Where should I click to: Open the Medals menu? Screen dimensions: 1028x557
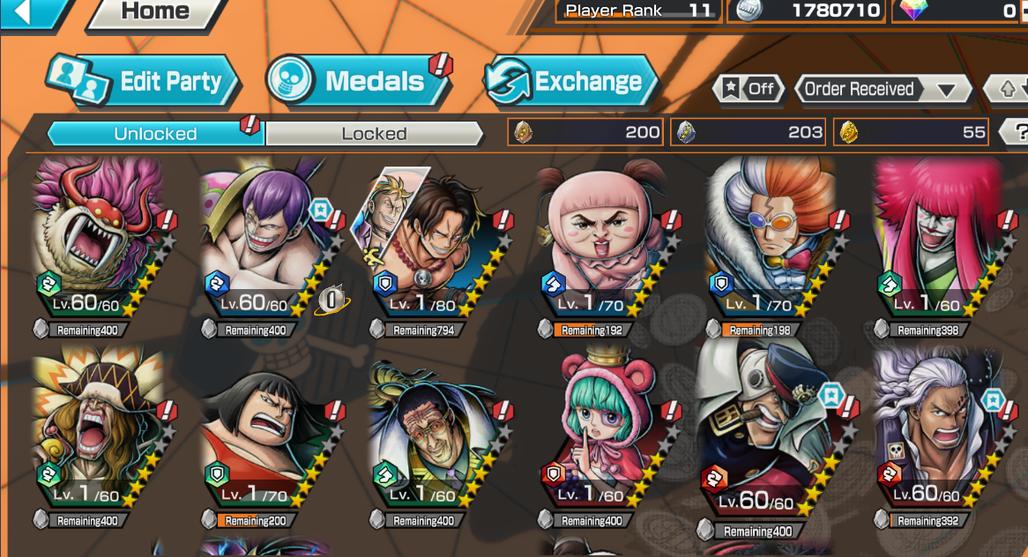point(357,82)
